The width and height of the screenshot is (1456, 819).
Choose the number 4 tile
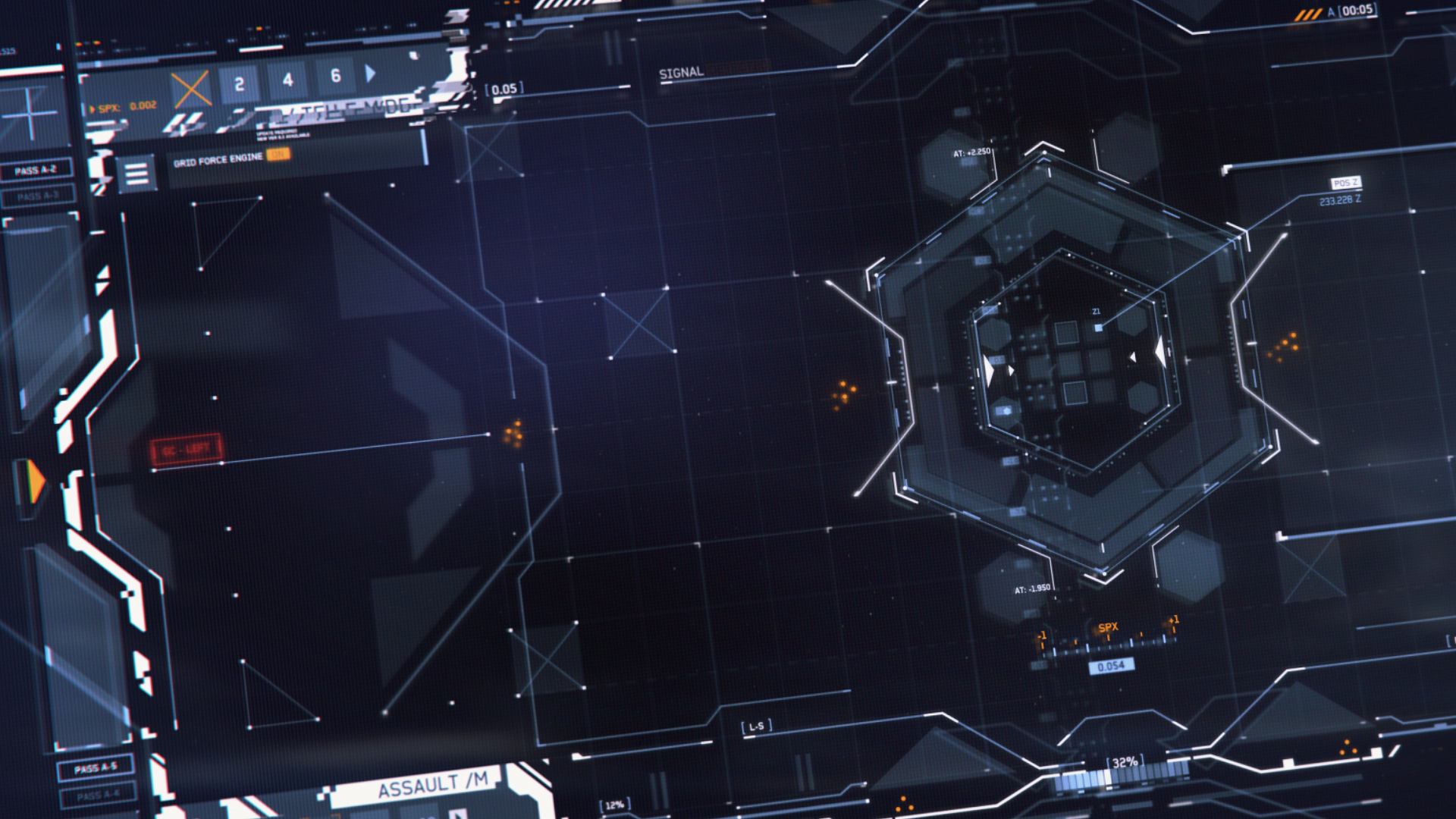pos(287,80)
